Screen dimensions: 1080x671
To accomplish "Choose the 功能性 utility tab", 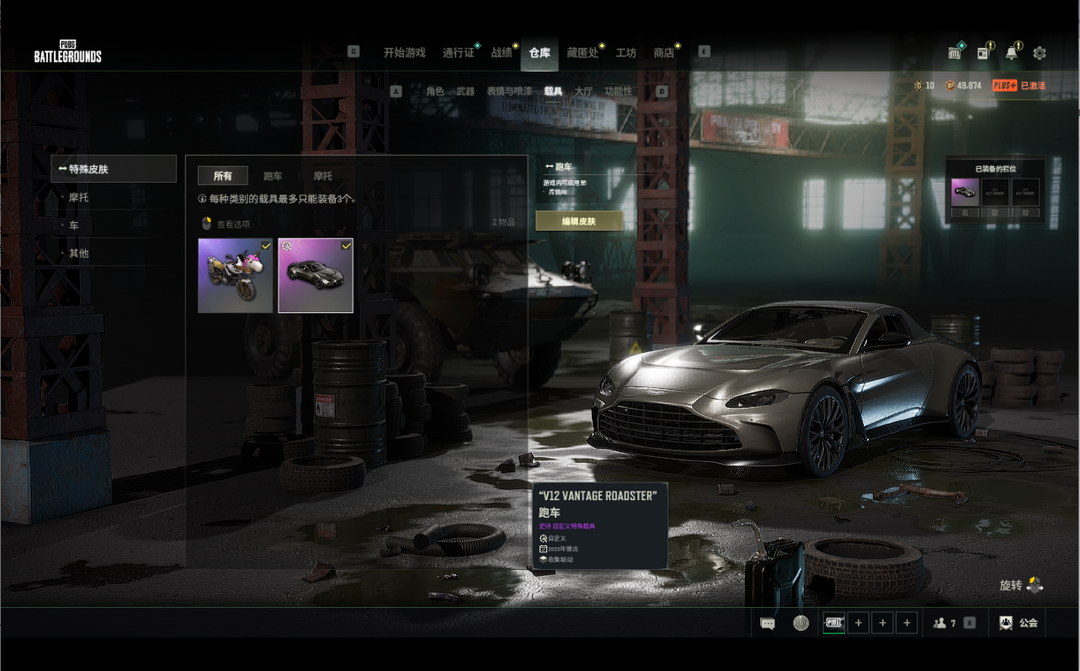I will click(x=618, y=91).
